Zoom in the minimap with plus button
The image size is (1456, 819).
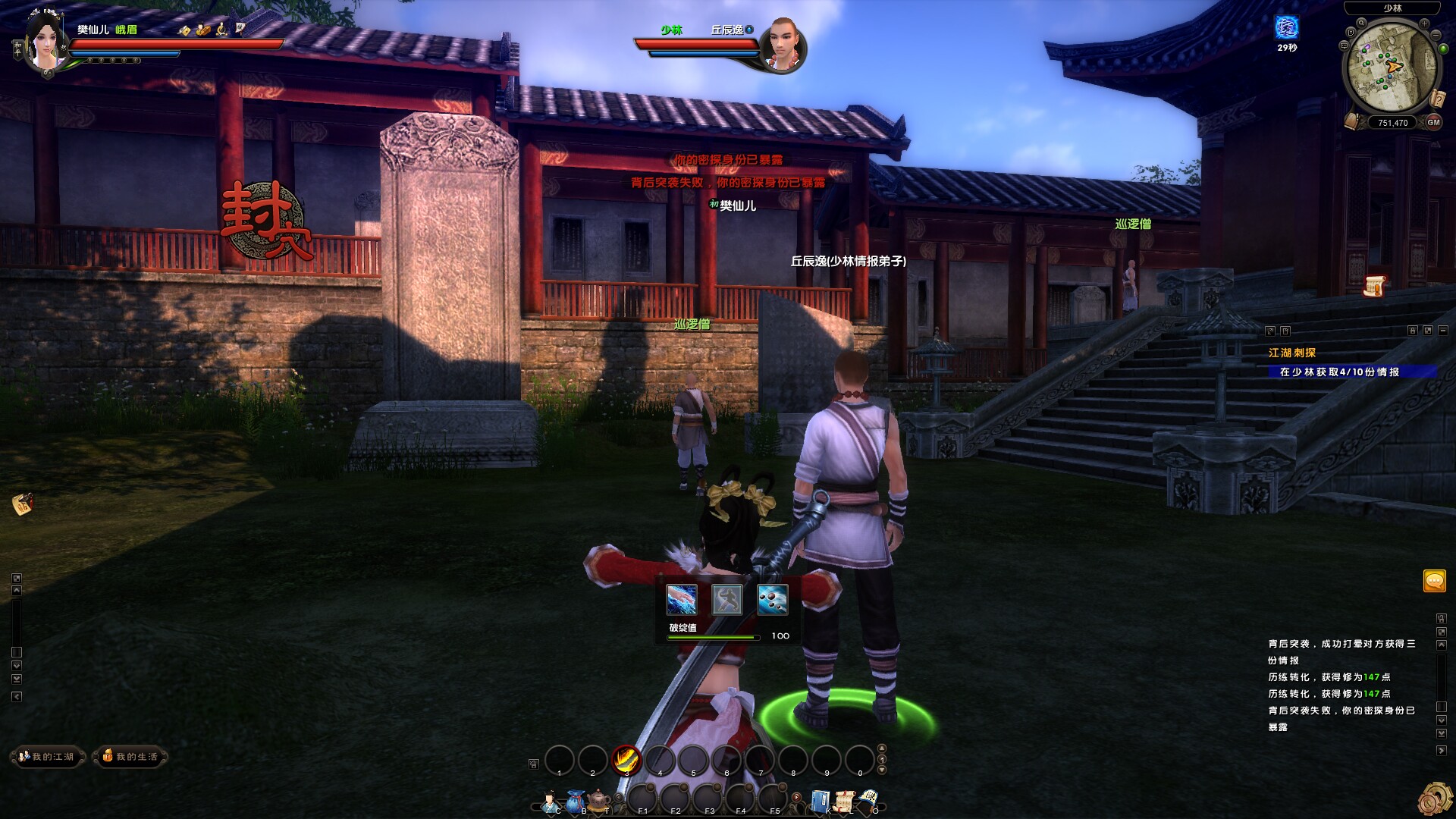(1424, 24)
